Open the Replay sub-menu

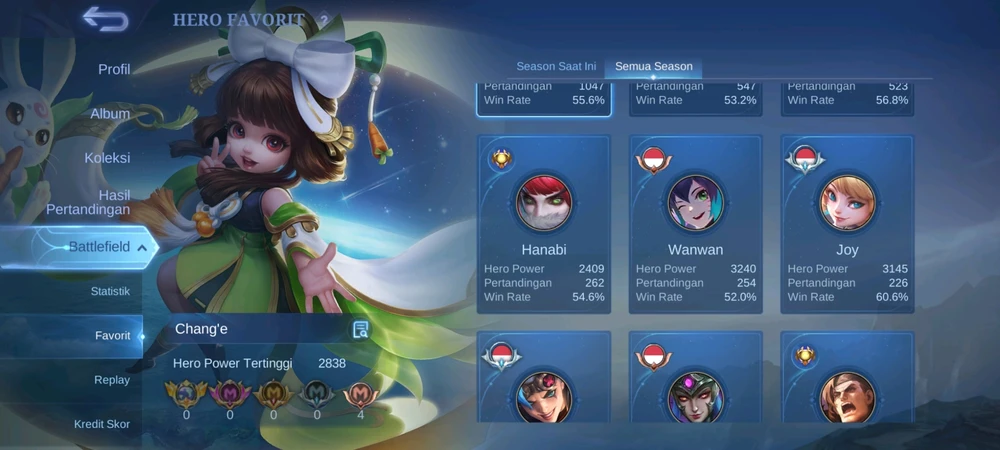[x=112, y=380]
